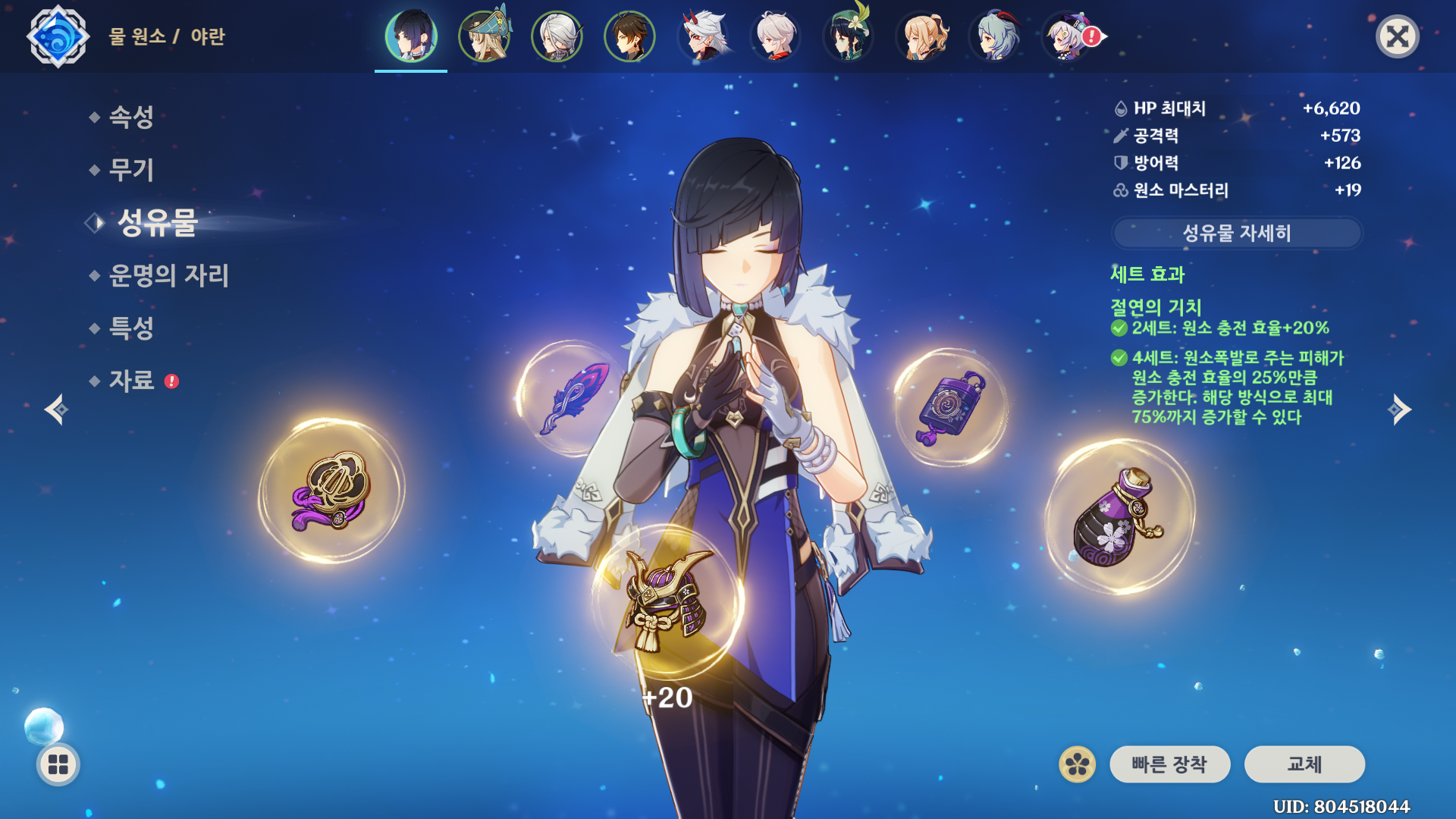Select the golden flower tsuba artifact
This screenshot has width=1456, height=819.
[332, 491]
